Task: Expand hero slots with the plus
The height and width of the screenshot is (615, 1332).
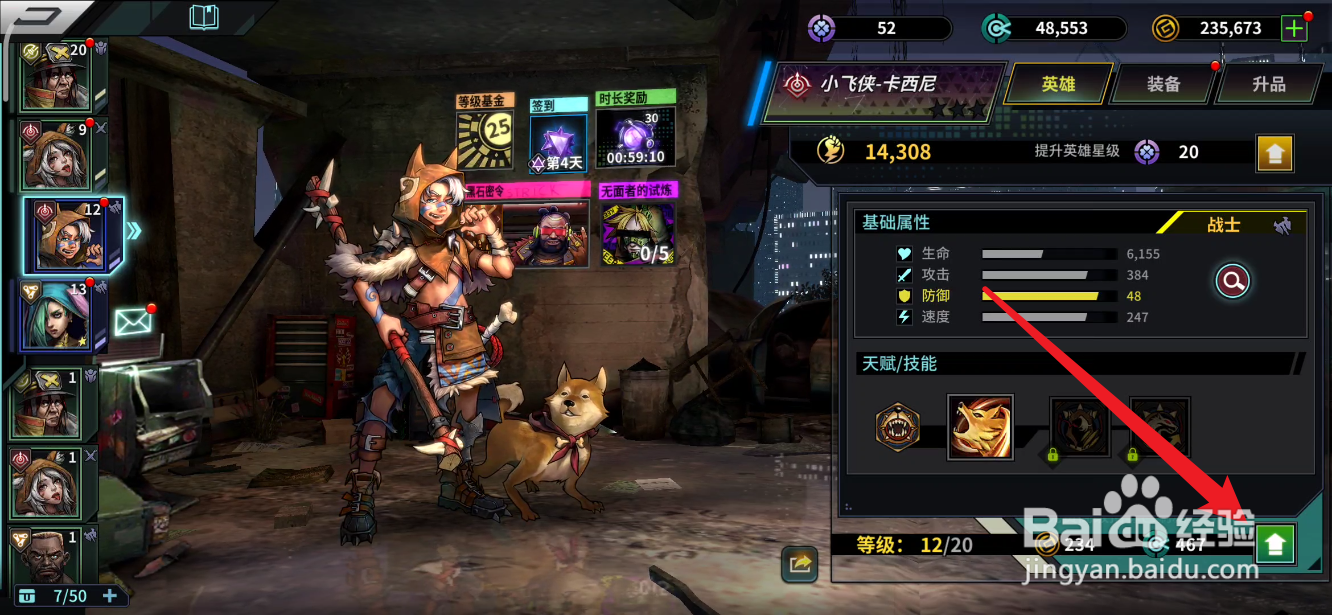Action: click(x=110, y=596)
